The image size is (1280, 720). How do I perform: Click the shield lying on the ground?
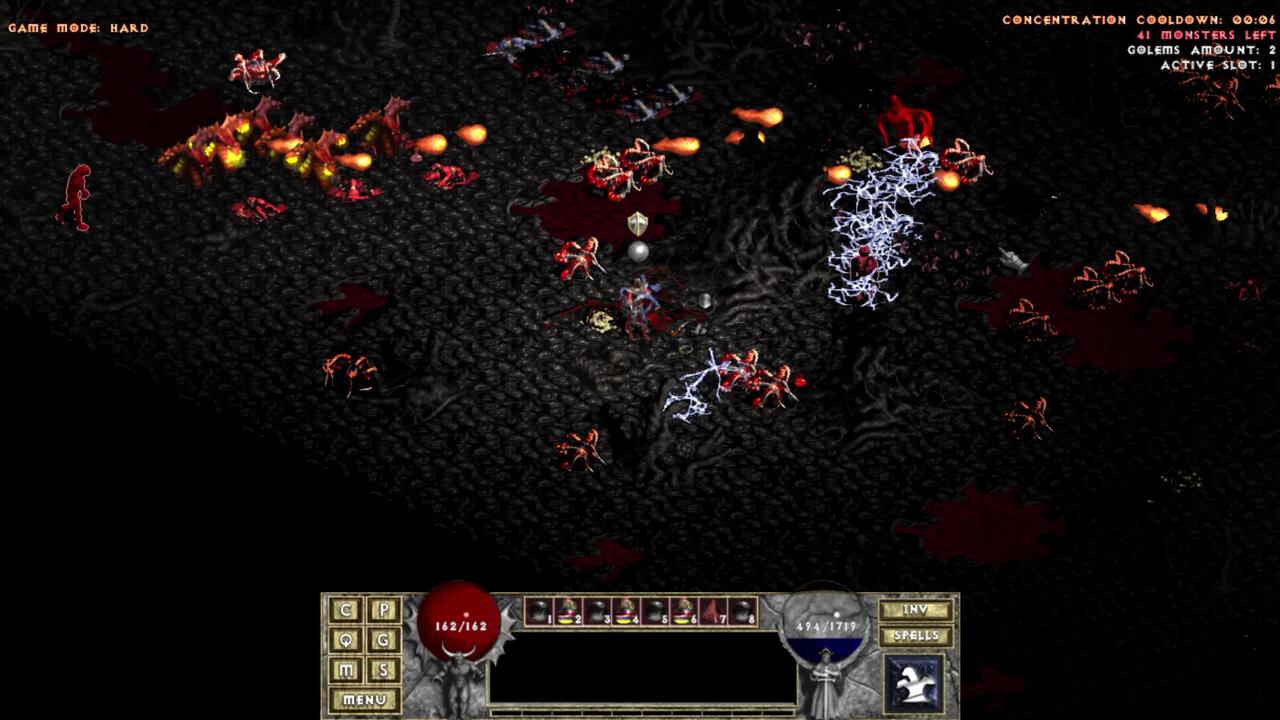click(x=636, y=223)
